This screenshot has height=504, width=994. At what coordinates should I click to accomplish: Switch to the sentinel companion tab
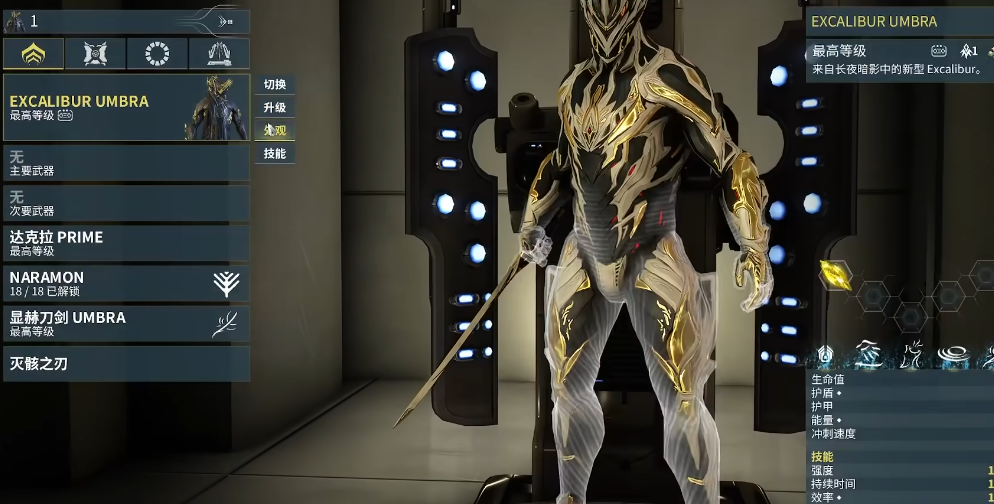point(96,54)
